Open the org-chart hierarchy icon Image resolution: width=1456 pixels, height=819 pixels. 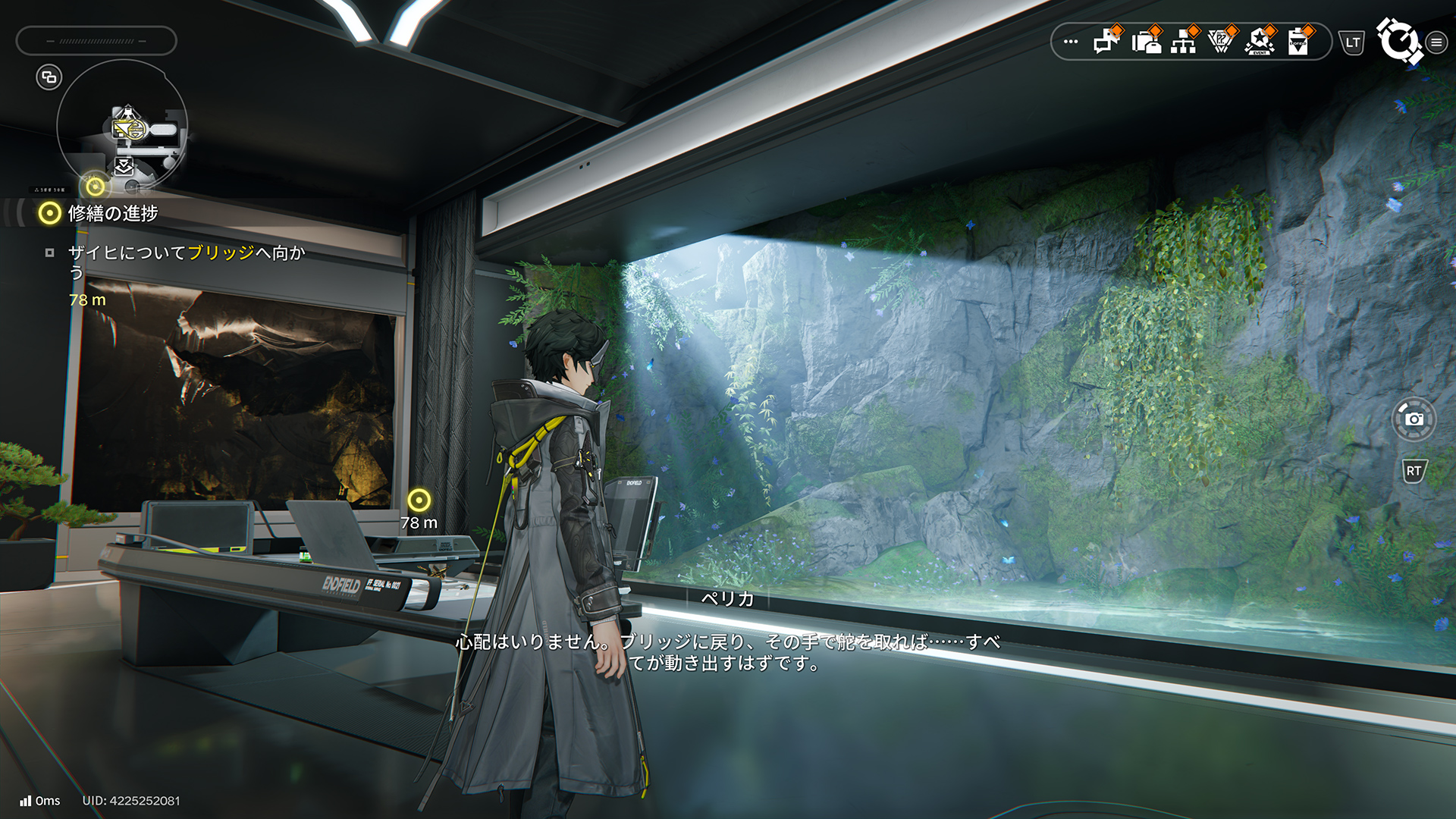click(1183, 41)
